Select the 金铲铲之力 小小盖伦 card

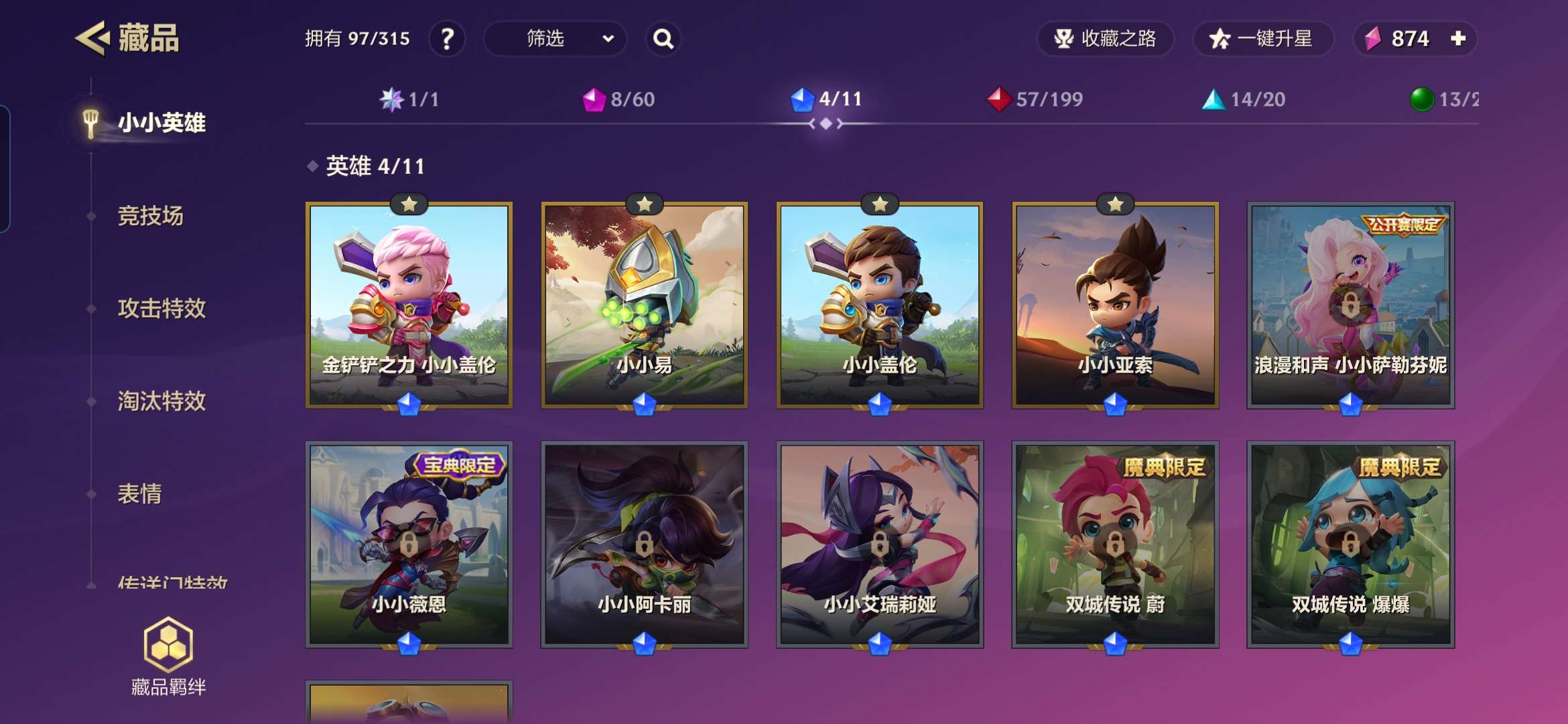tap(409, 305)
